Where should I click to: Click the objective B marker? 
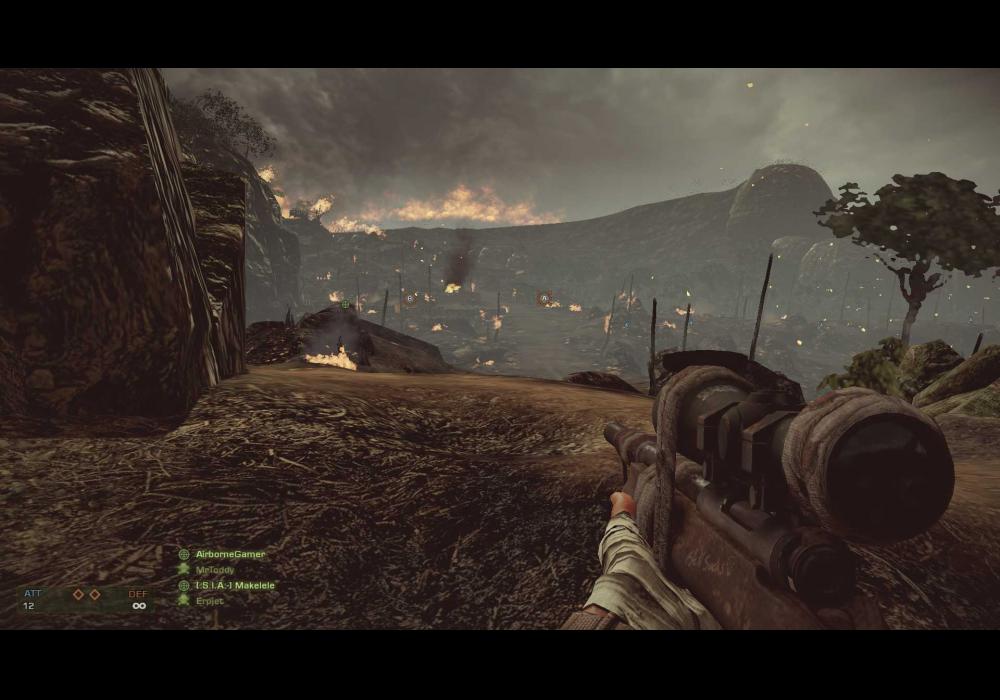tap(409, 298)
